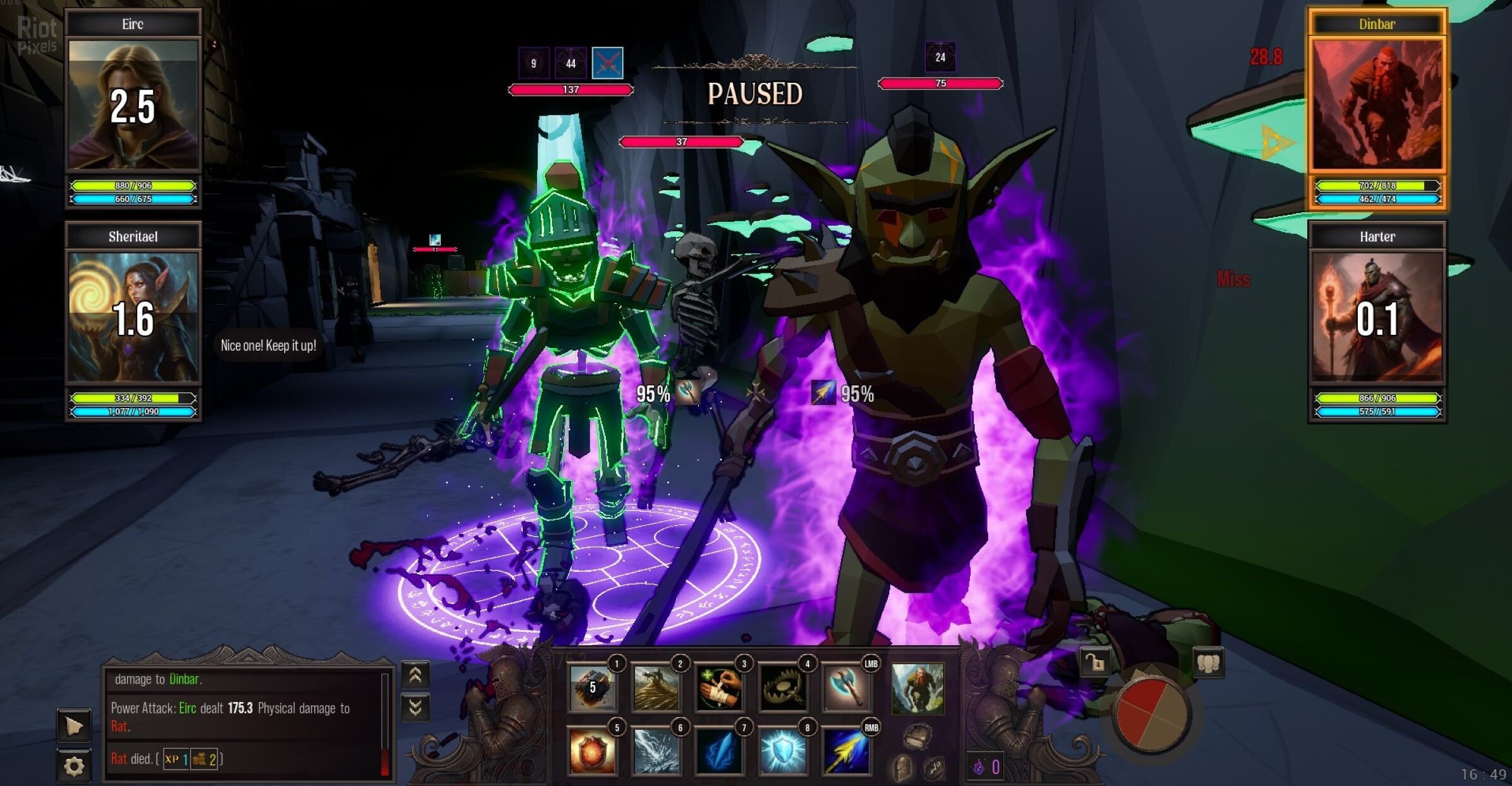
Task: Resume the game with the play arrow button
Action: pos(74,726)
